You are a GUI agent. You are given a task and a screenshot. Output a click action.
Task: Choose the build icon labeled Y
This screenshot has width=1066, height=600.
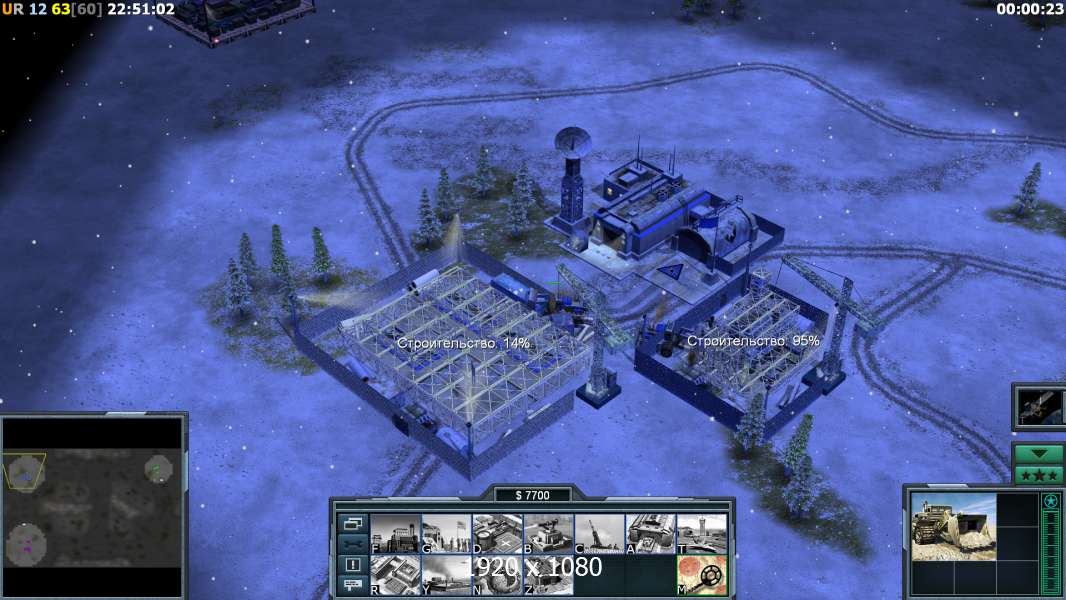[x=446, y=575]
